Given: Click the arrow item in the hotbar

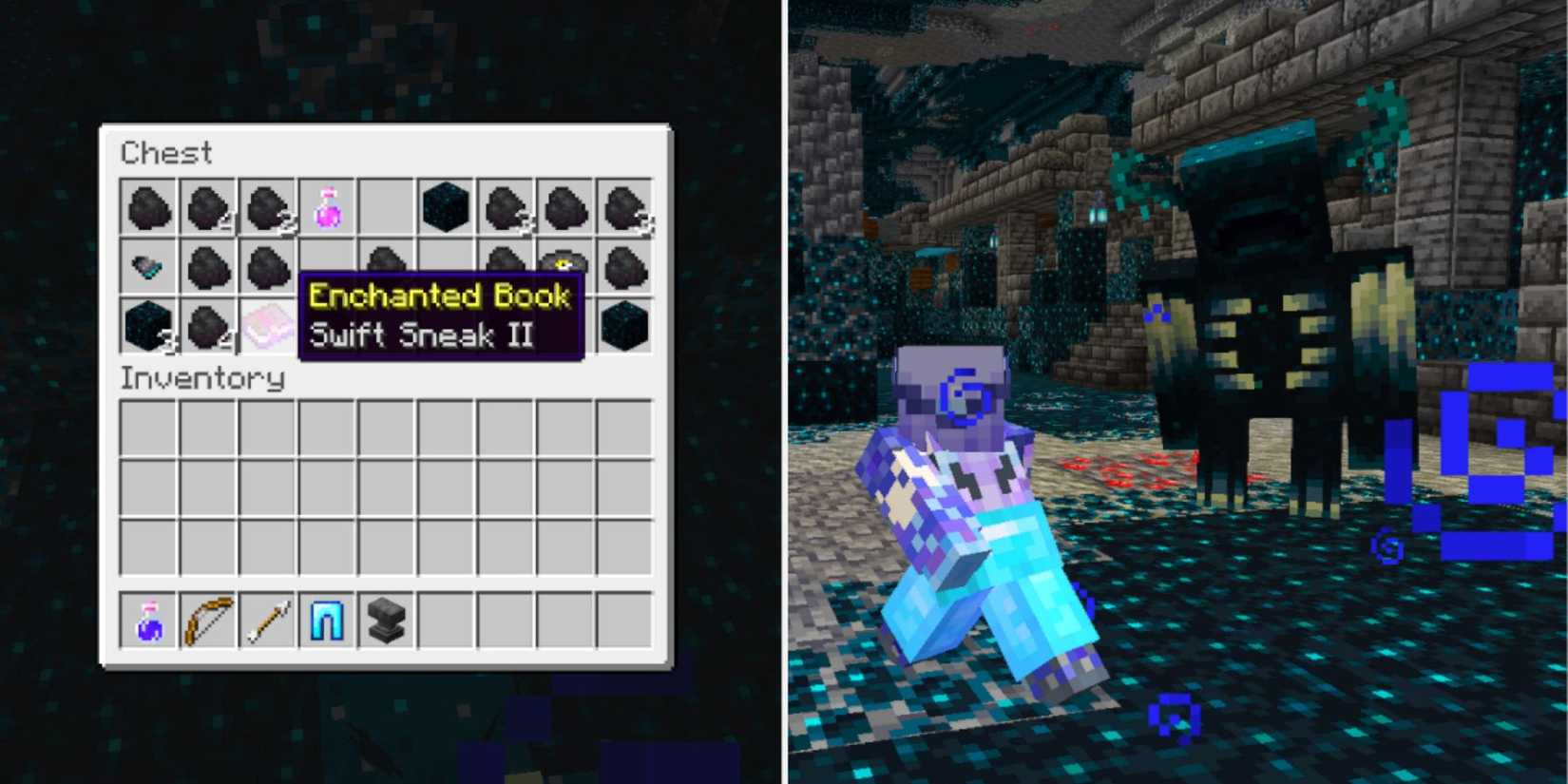Looking at the screenshot, I should (x=266, y=621).
